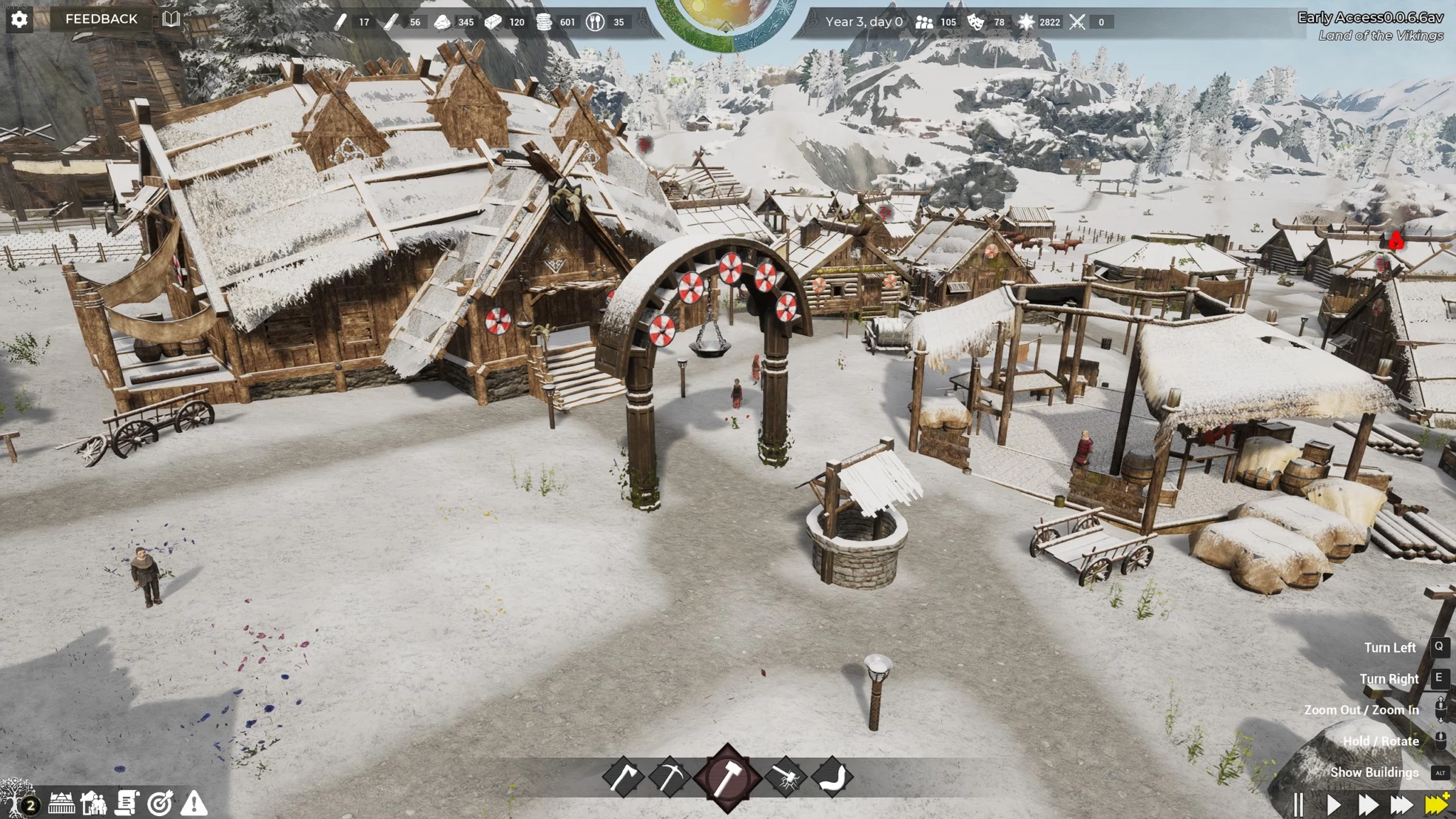Click the FEEDBACK button
Image resolution: width=1456 pixels, height=819 pixels.
coord(101,19)
